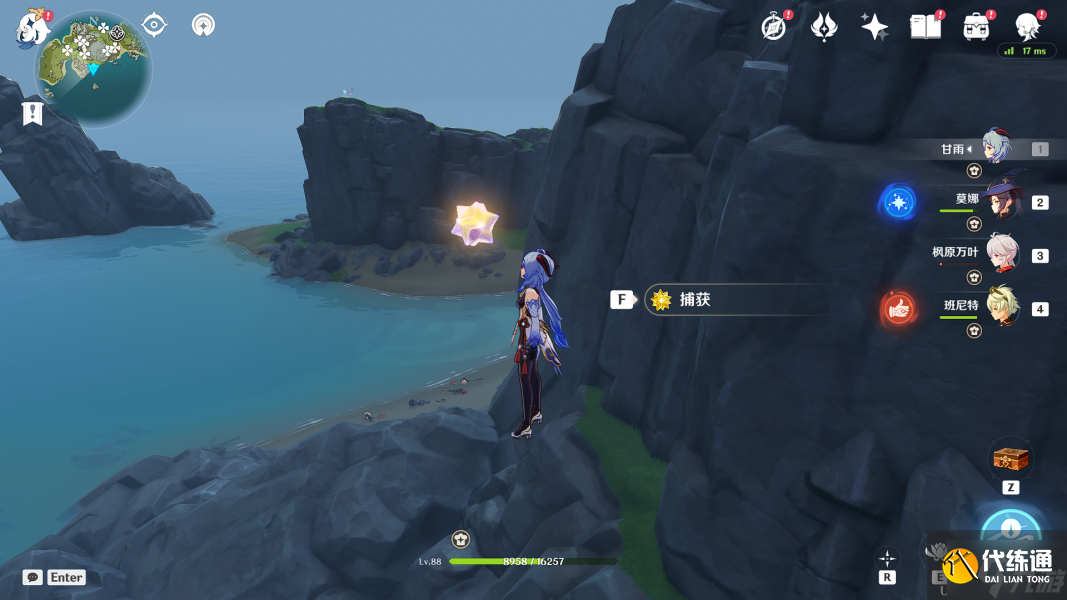This screenshot has height=600, width=1067.
Task: Open the circular minimap
Action: 93,66
